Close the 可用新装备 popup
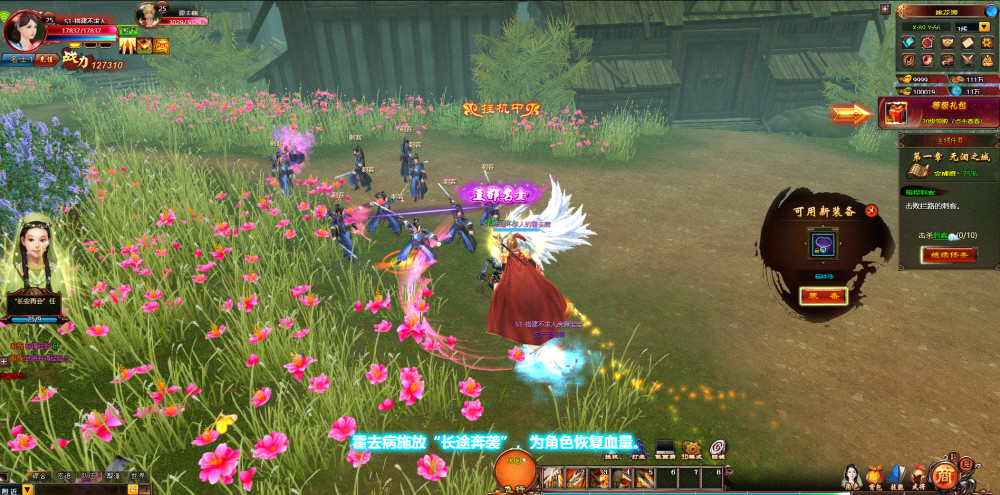The image size is (1000, 495). (871, 210)
